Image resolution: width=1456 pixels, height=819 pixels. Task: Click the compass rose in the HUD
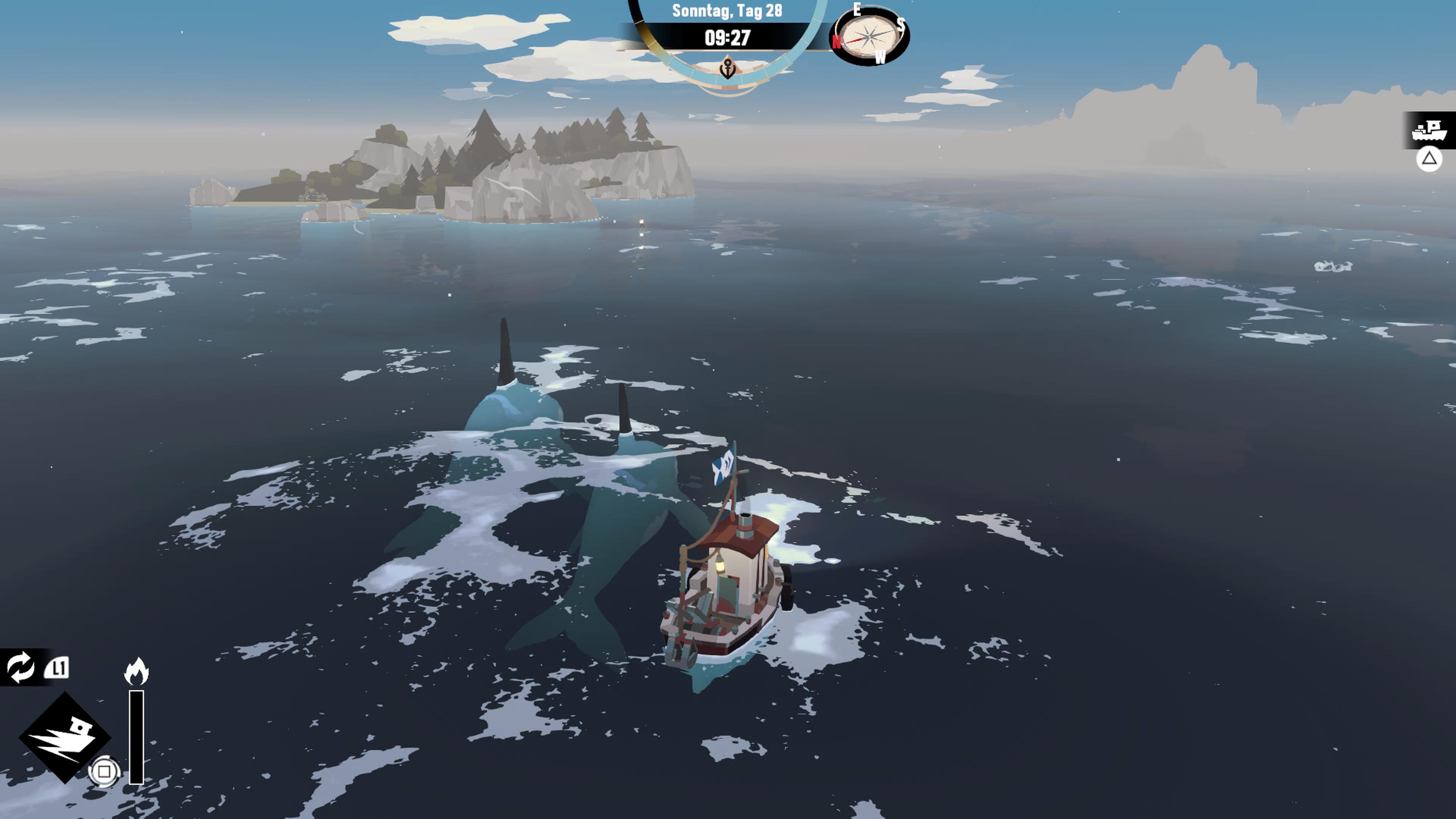point(871,37)
